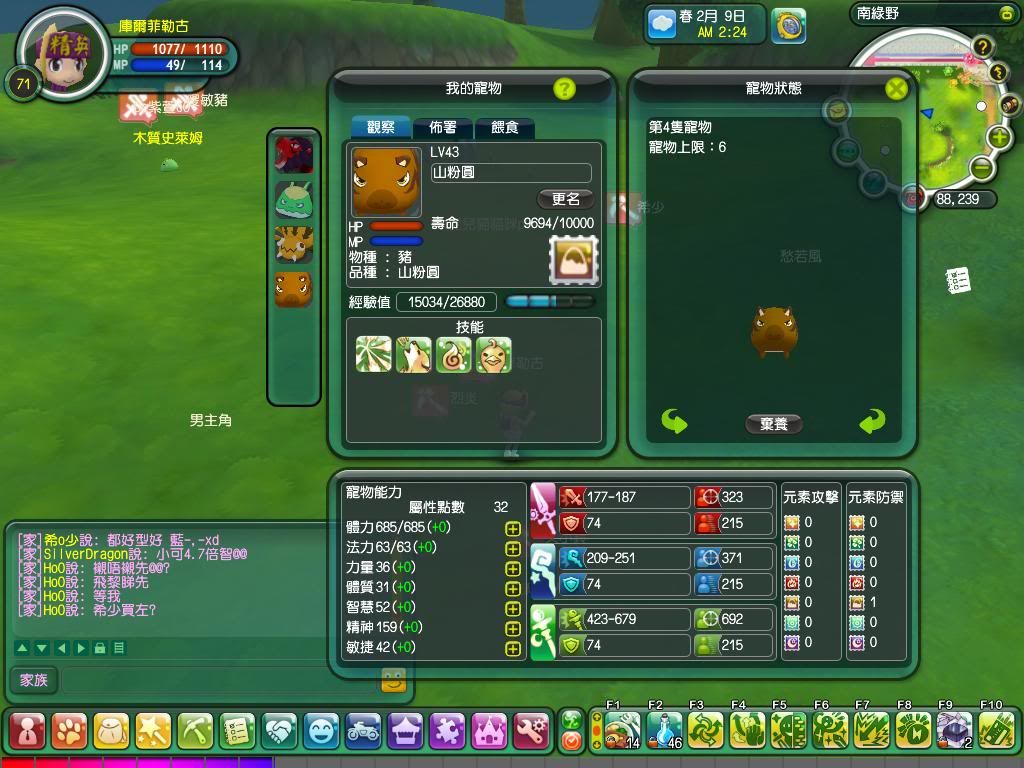The height and width of the screenshot is (768, 1024).
Task: Choose the striped tiger pet thumbnail
Action: (294, 245)
